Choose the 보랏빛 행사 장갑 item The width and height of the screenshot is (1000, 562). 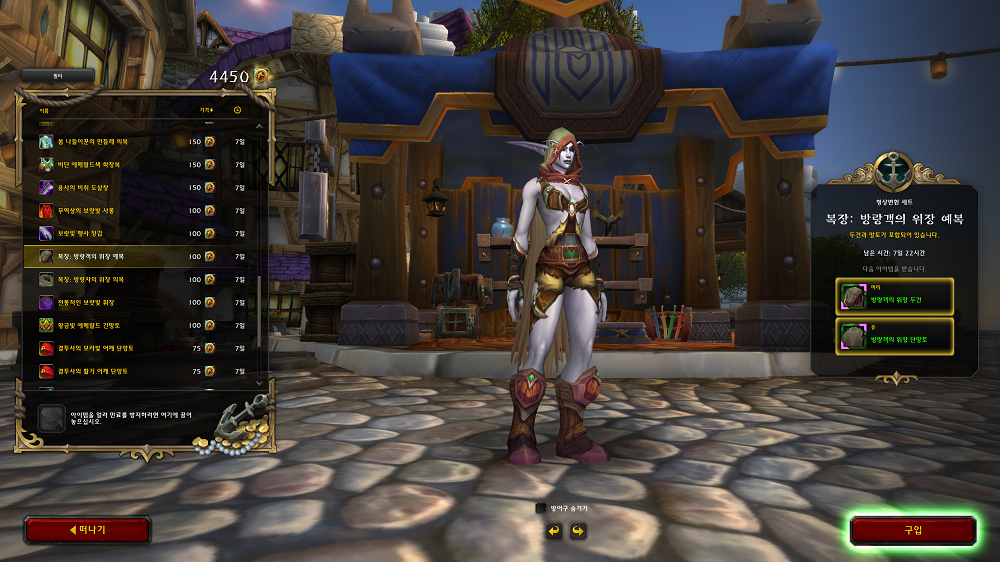(x=140, y=233)
